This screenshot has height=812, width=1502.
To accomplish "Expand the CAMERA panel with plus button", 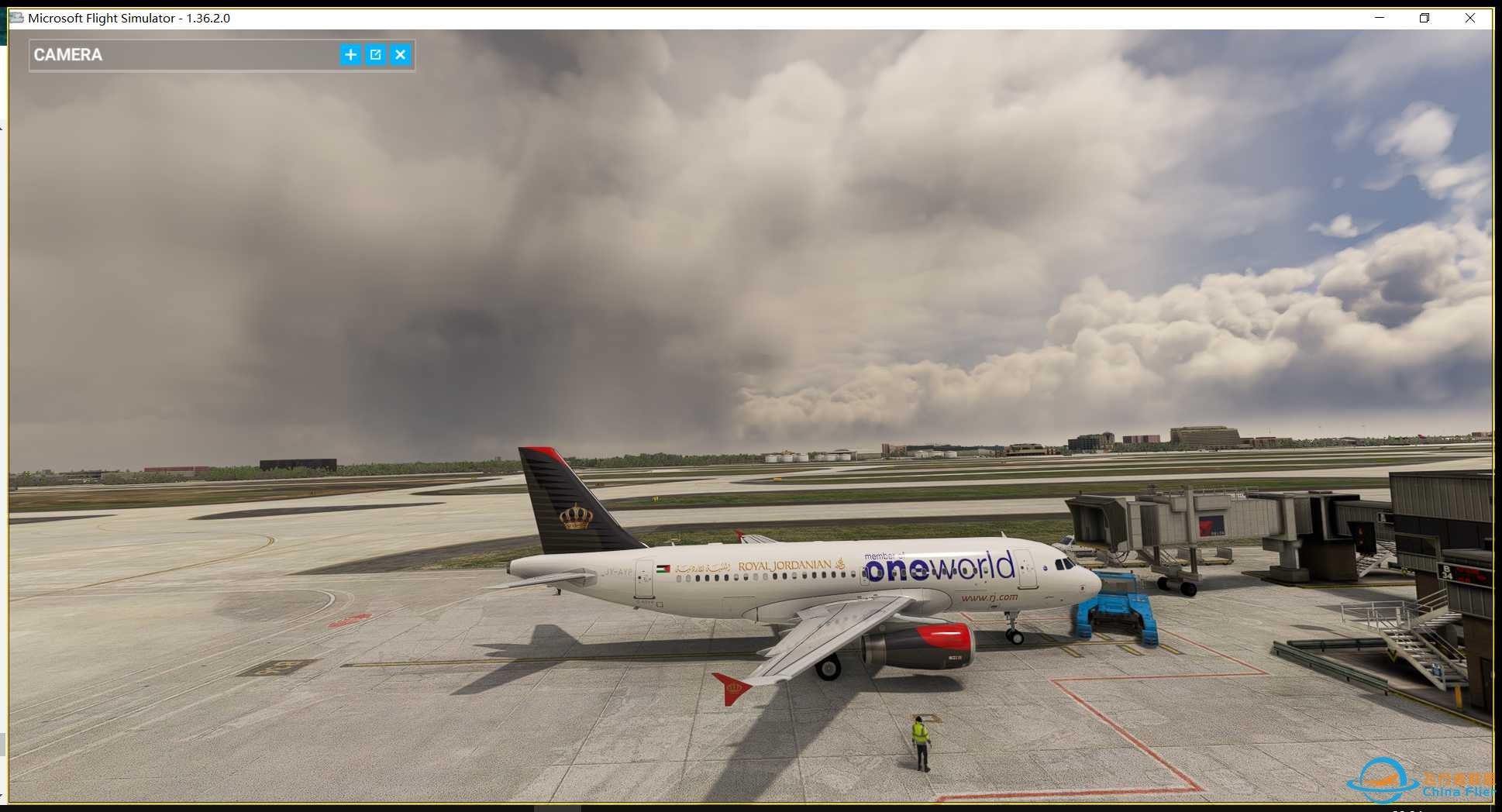I will pyautogui.click(x=350, y=54).
